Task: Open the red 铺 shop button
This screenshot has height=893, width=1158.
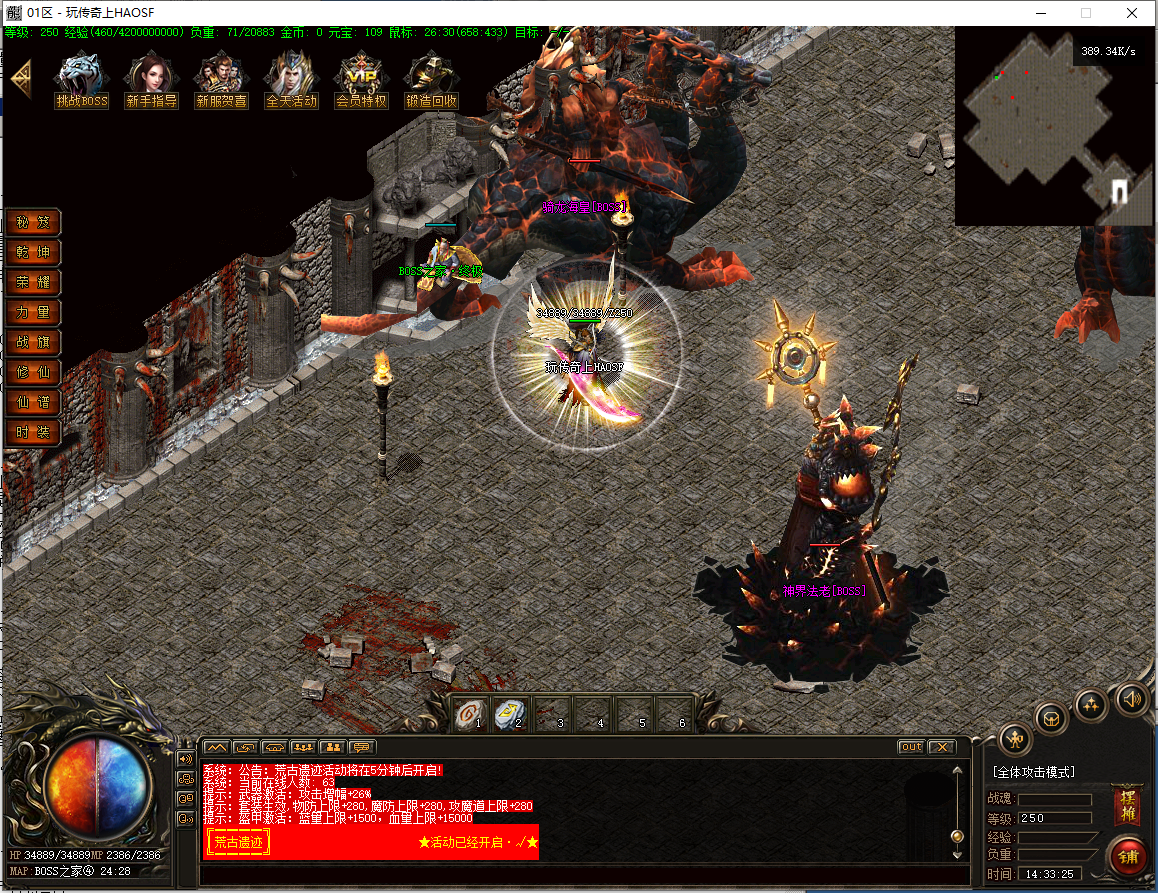Action: [1128, 857]
